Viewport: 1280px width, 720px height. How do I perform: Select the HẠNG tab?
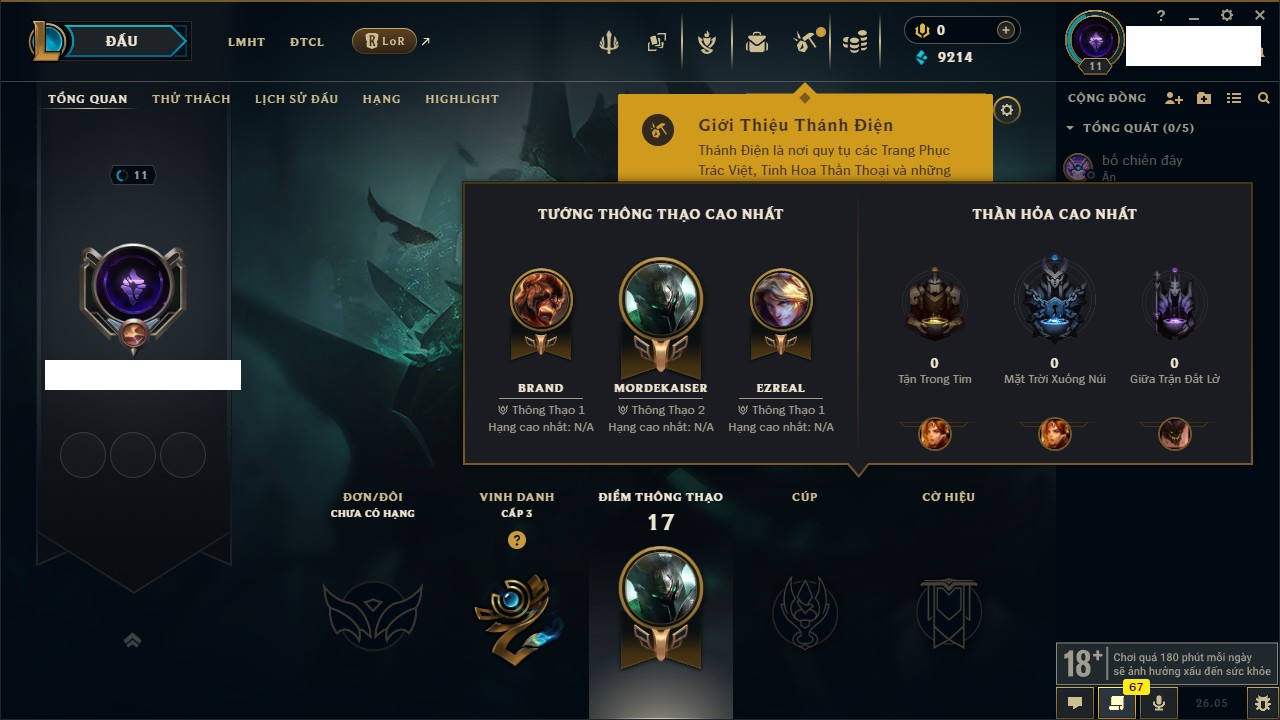[x=381, y=99]
